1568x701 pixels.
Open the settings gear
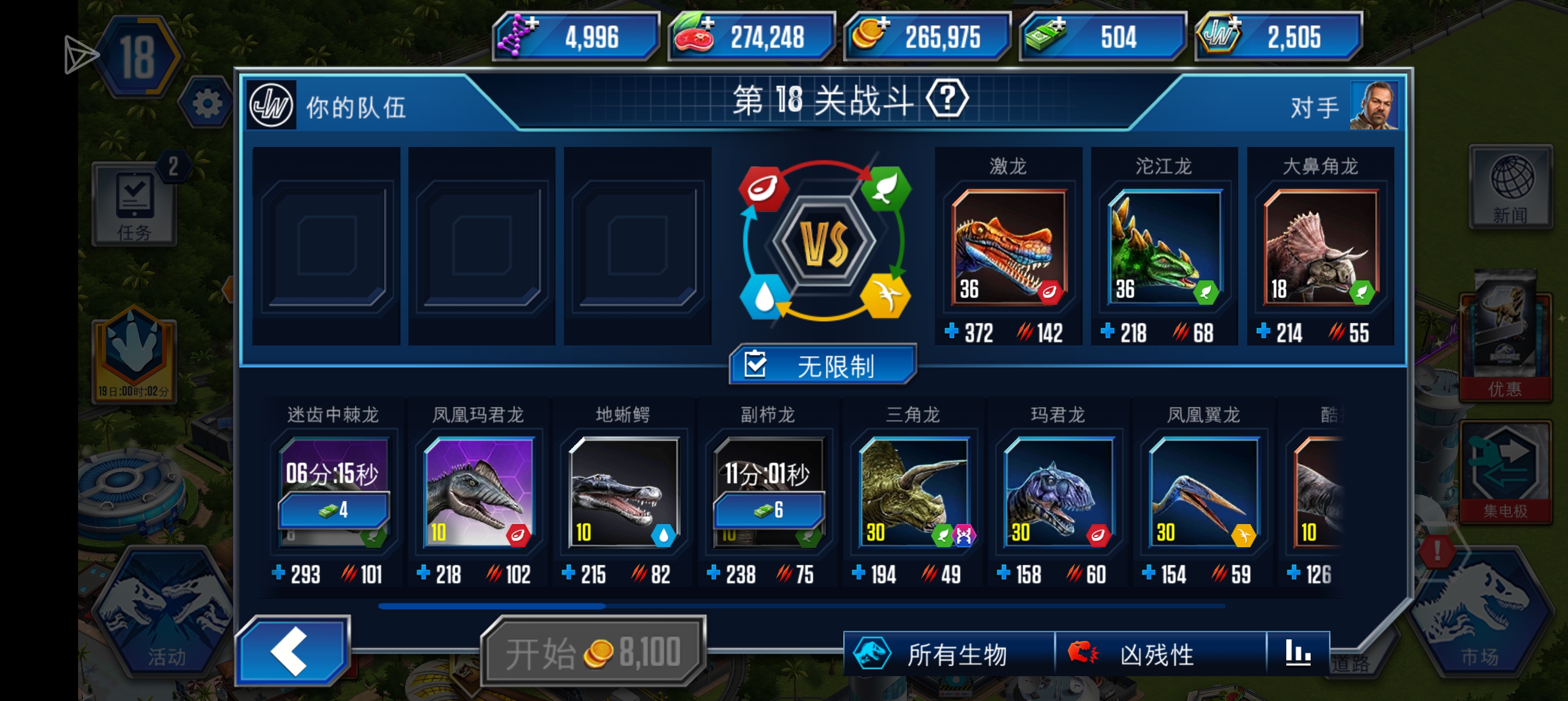point(208,103)
